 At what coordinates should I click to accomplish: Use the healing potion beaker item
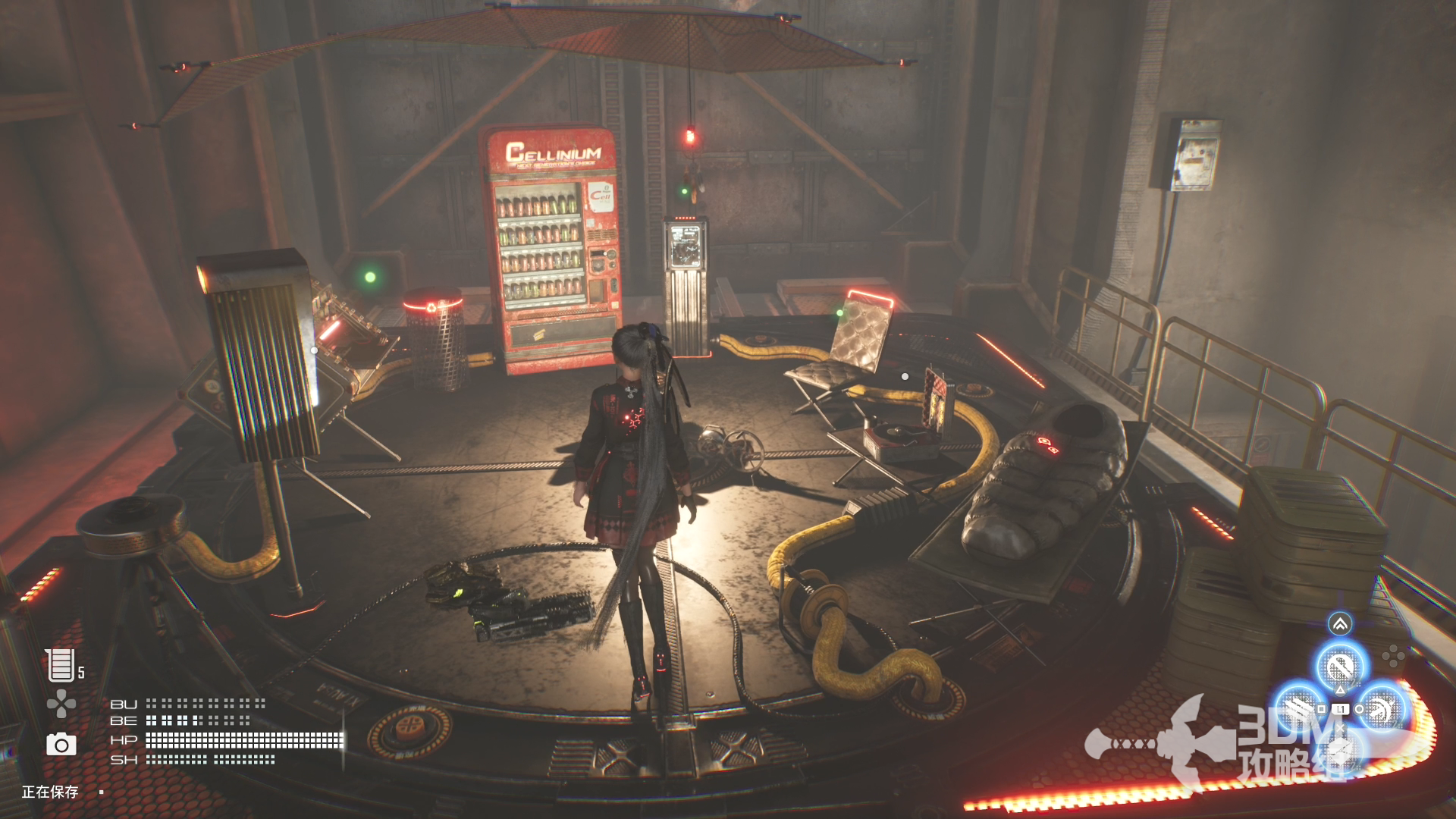click(59, 665)
